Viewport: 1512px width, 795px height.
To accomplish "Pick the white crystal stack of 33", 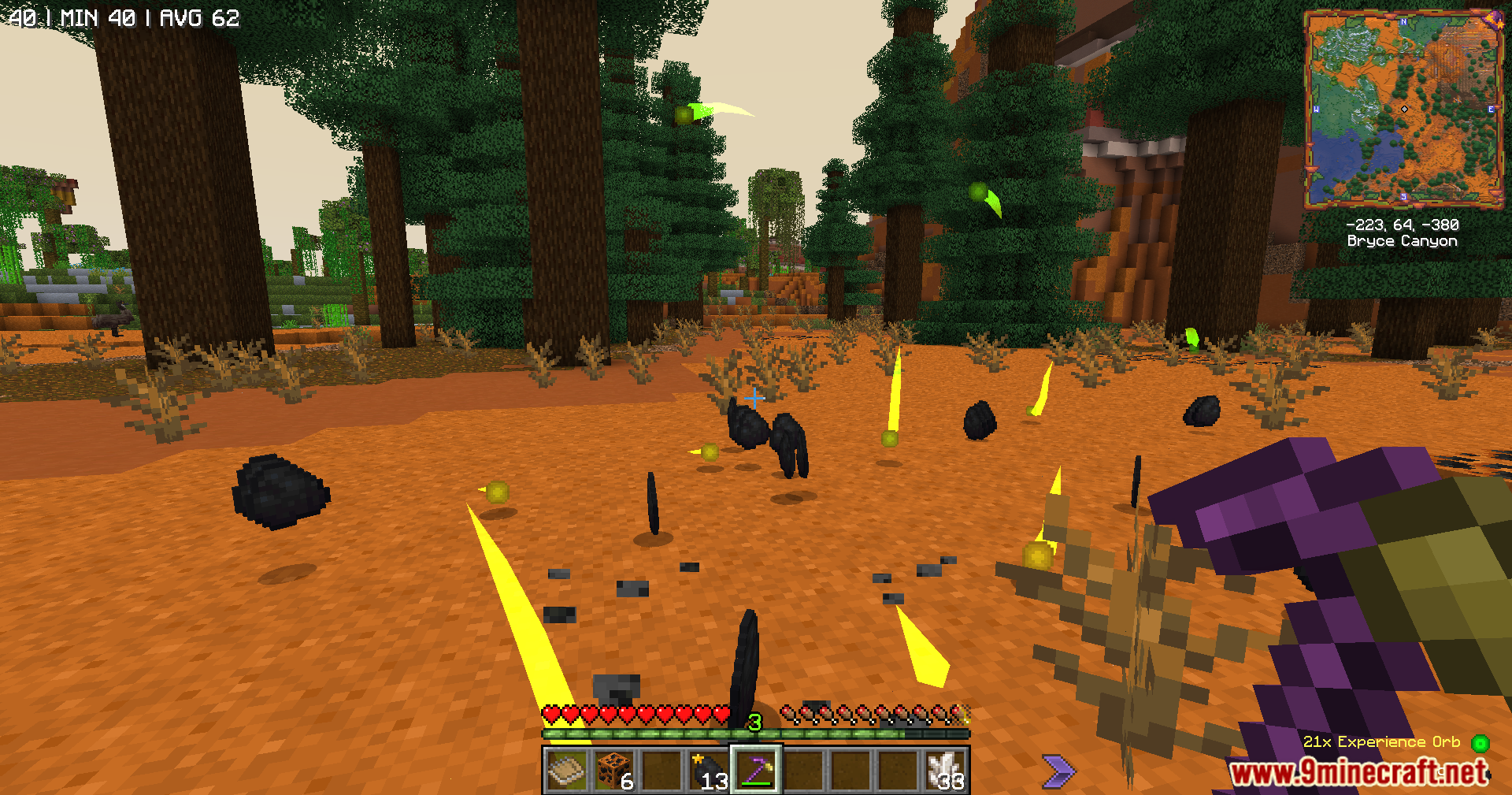I will pyautogui.click(x=945, y=770).
